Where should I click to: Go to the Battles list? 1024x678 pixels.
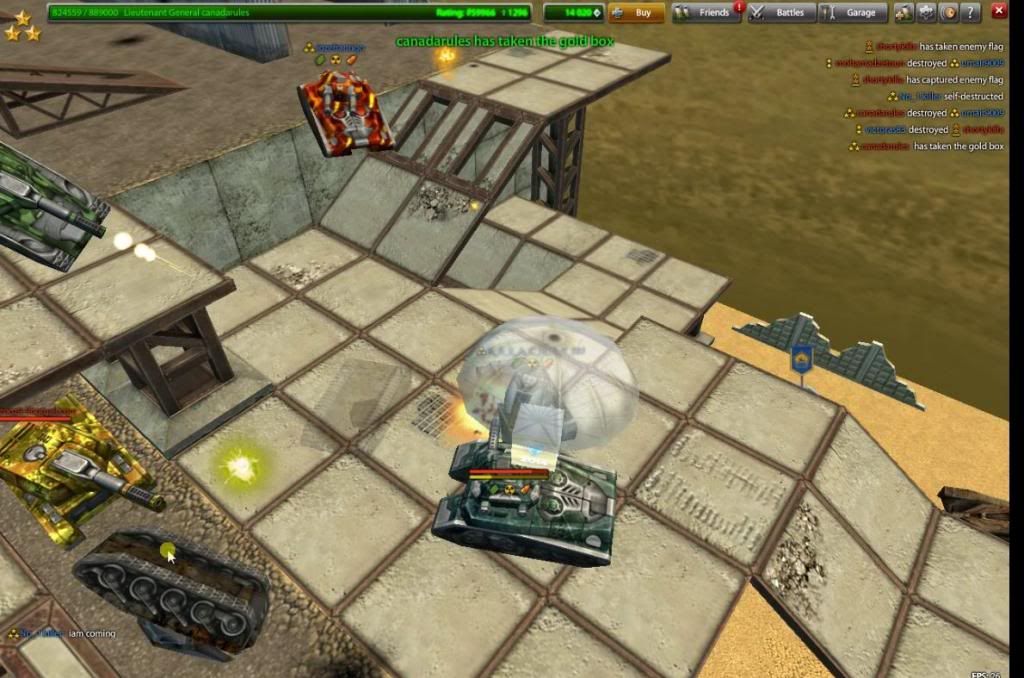(x=780, y=13)
